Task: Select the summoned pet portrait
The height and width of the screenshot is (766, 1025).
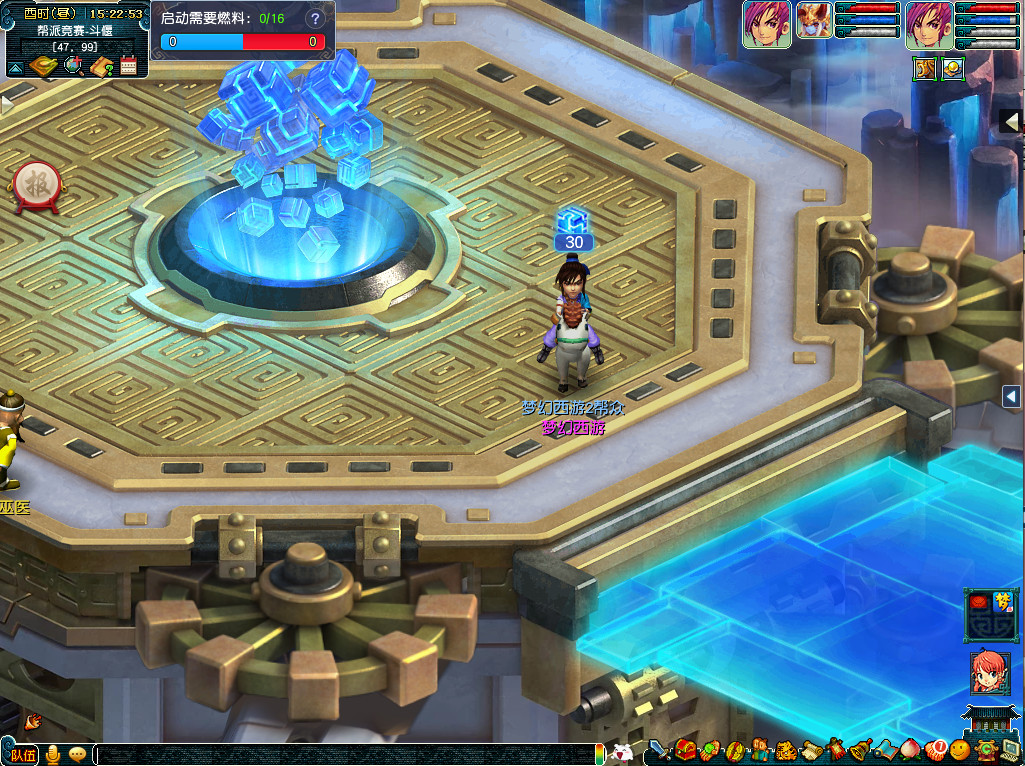Action: point(814,24)
